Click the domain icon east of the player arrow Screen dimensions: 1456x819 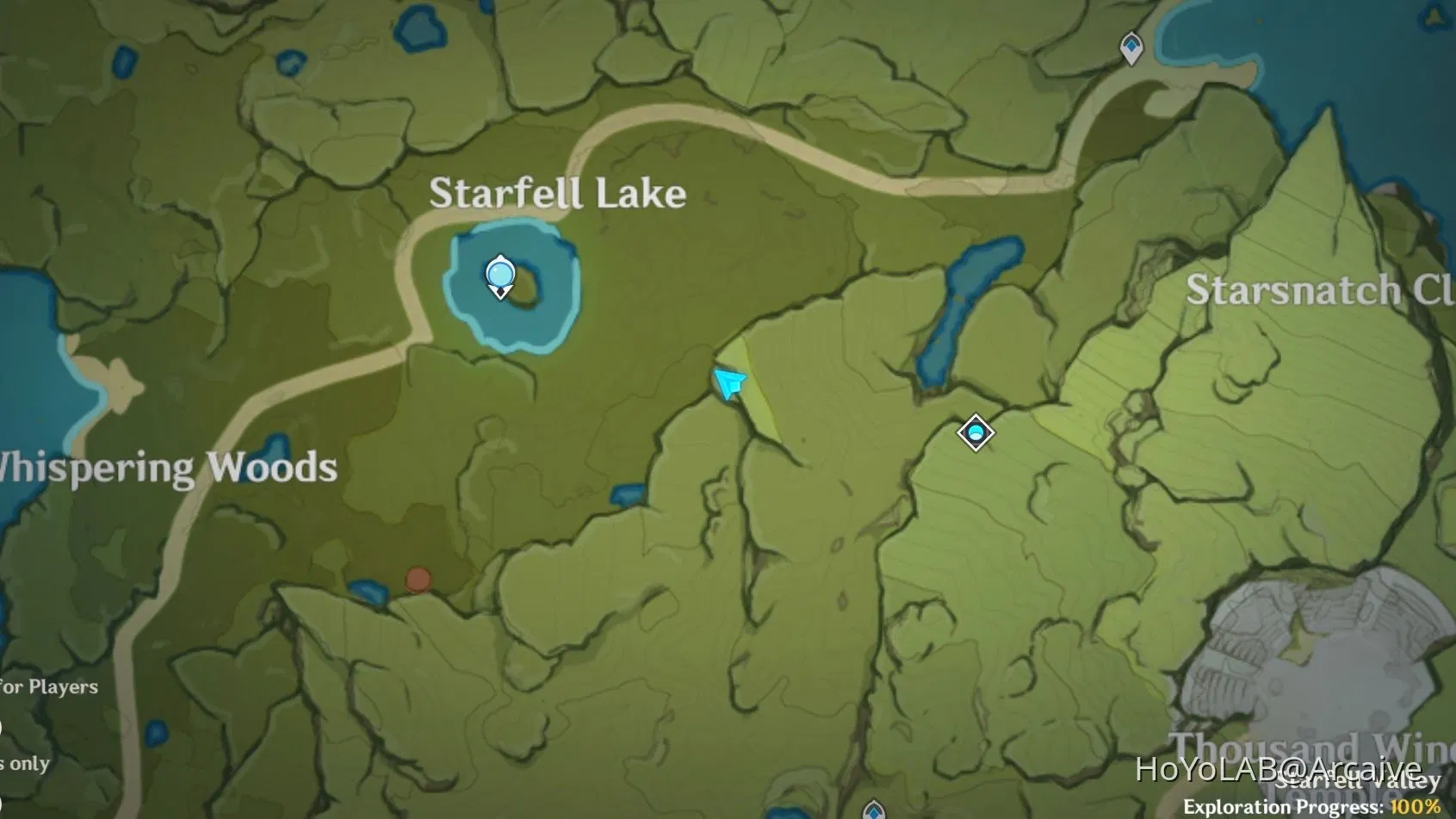(x=974, y=434)
